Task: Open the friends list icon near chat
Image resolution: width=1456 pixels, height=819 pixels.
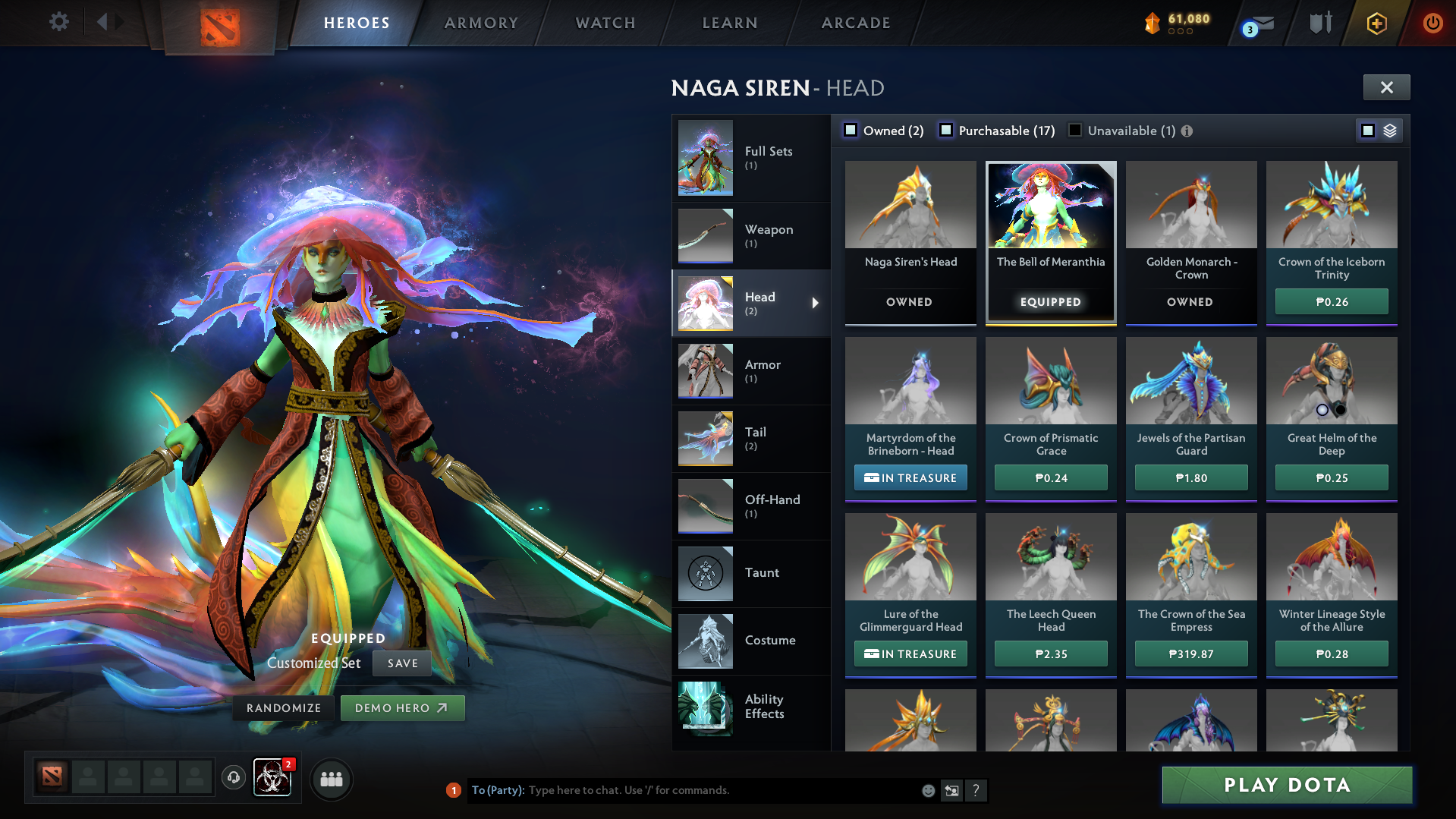Action: coord(332,778)
